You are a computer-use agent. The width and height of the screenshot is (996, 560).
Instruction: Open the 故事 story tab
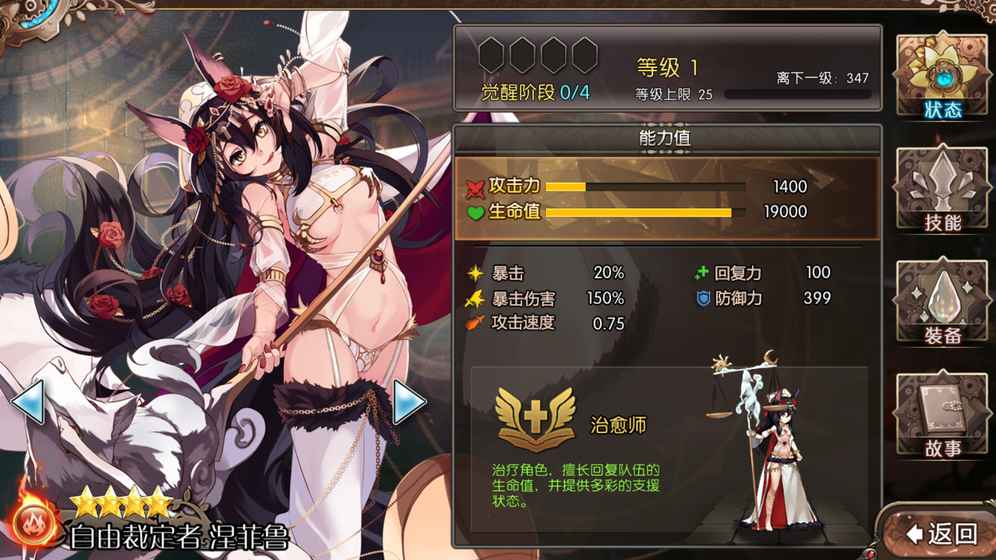(939, 416)
